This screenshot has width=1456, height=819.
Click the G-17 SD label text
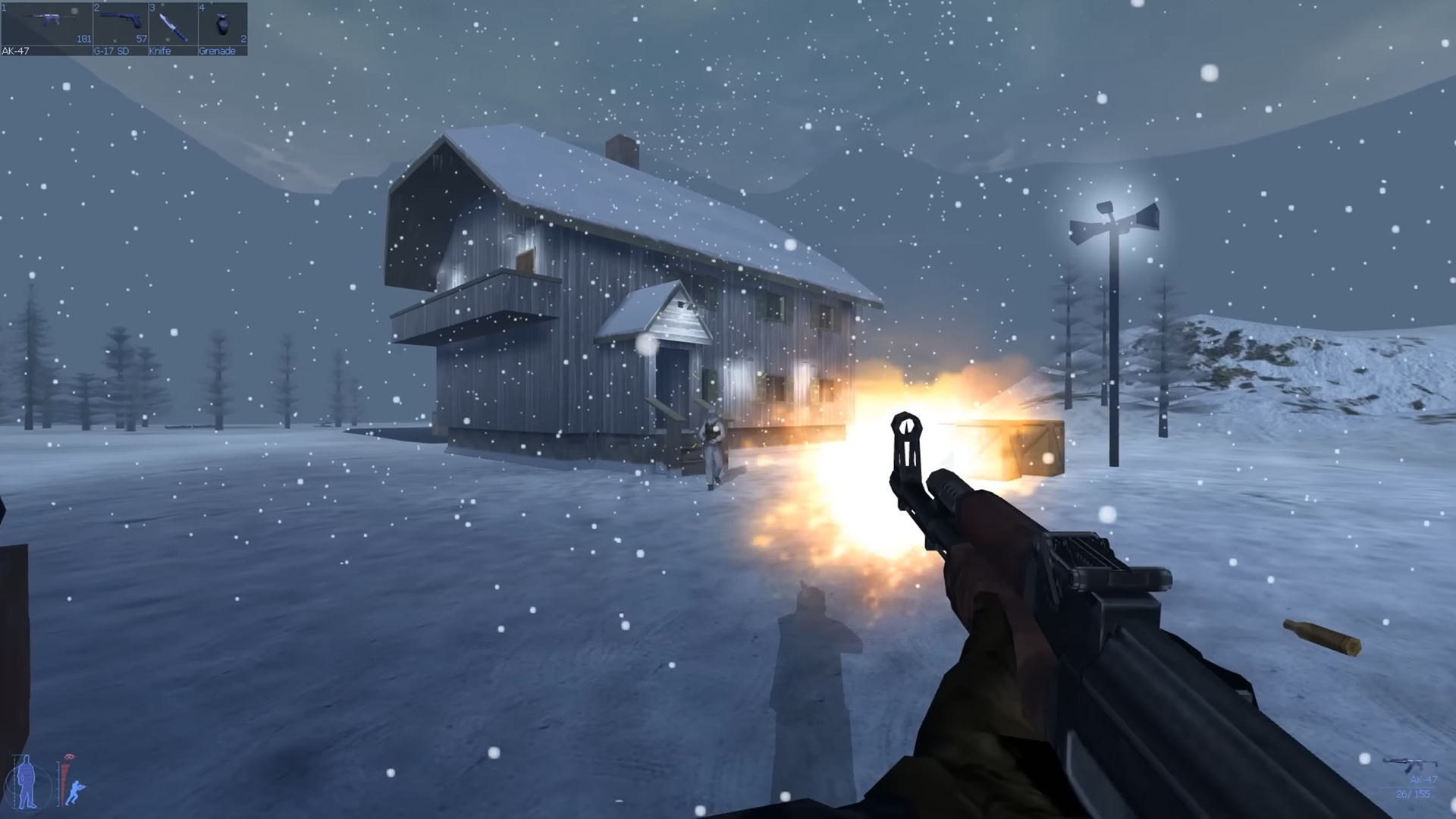[x=111, y=51]
